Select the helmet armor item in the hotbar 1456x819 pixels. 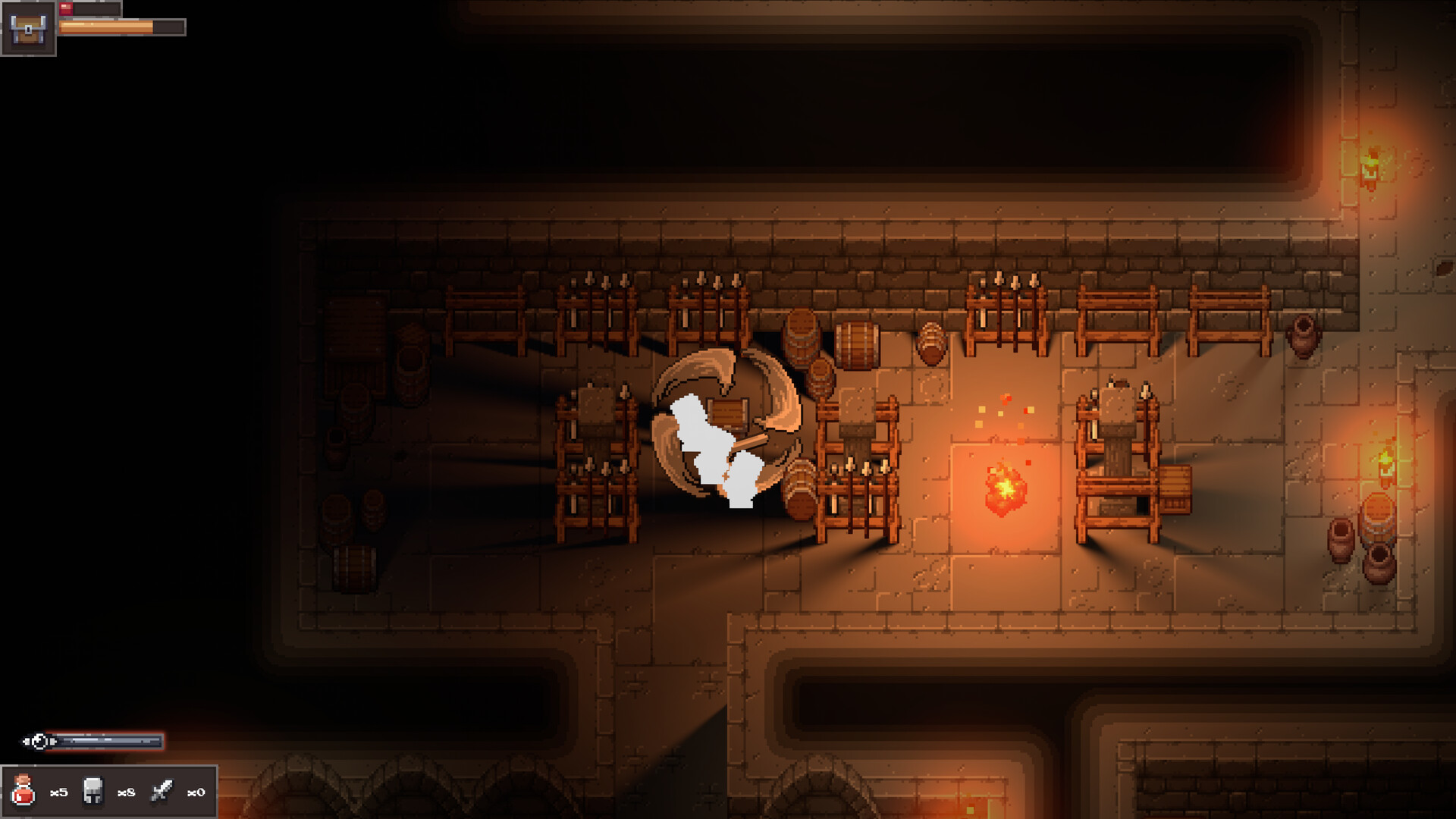click(93, 792)
